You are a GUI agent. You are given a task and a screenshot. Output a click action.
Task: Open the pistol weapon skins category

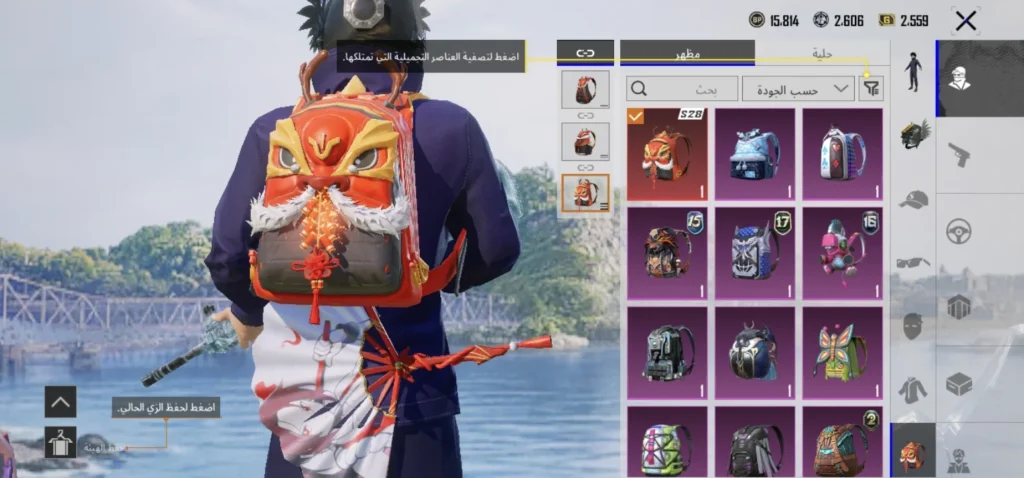pyautogui.click(x=959, y=154)
